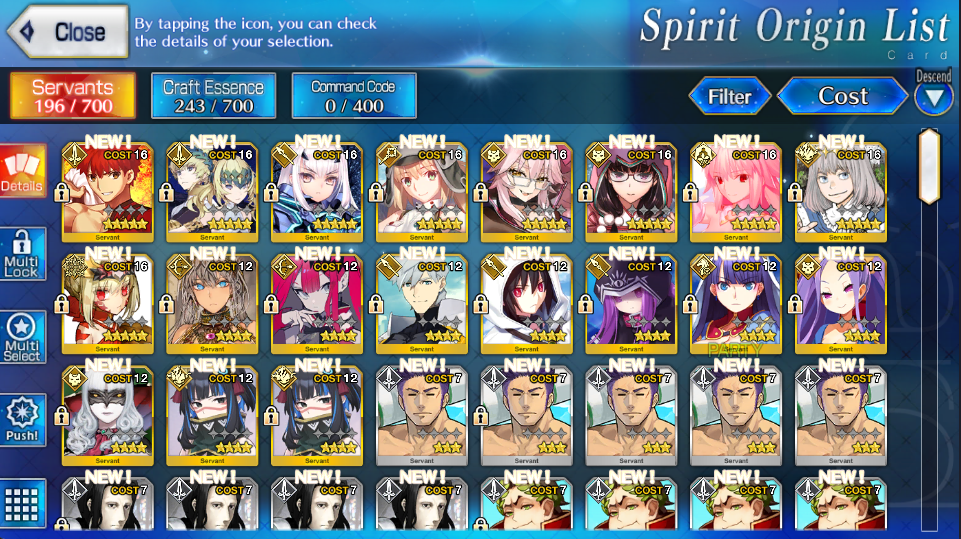
Task: Toggle the Descend sort order arrow
Action: [933, 97]
